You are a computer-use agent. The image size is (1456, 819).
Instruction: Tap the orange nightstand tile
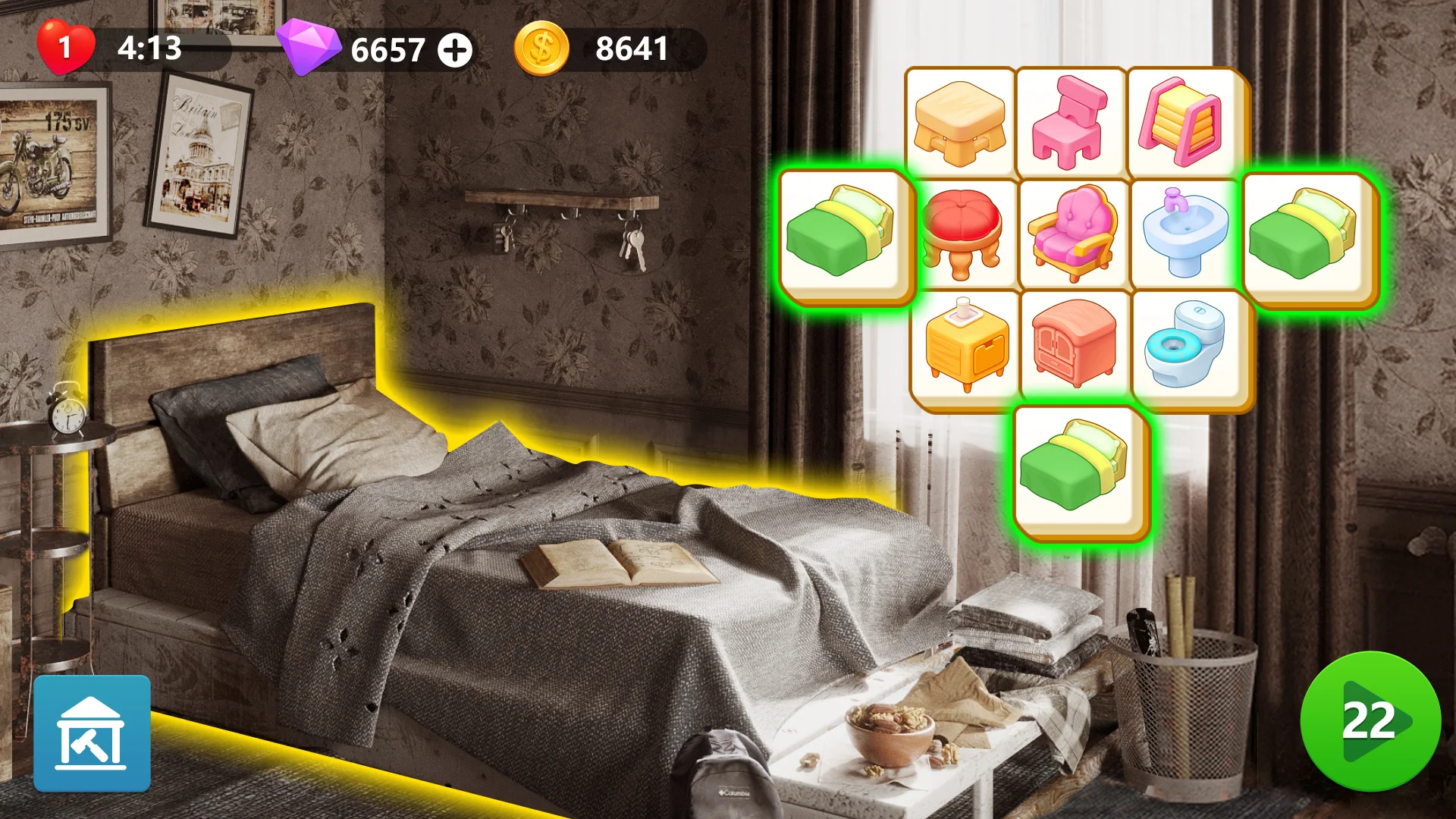[959, 347]
